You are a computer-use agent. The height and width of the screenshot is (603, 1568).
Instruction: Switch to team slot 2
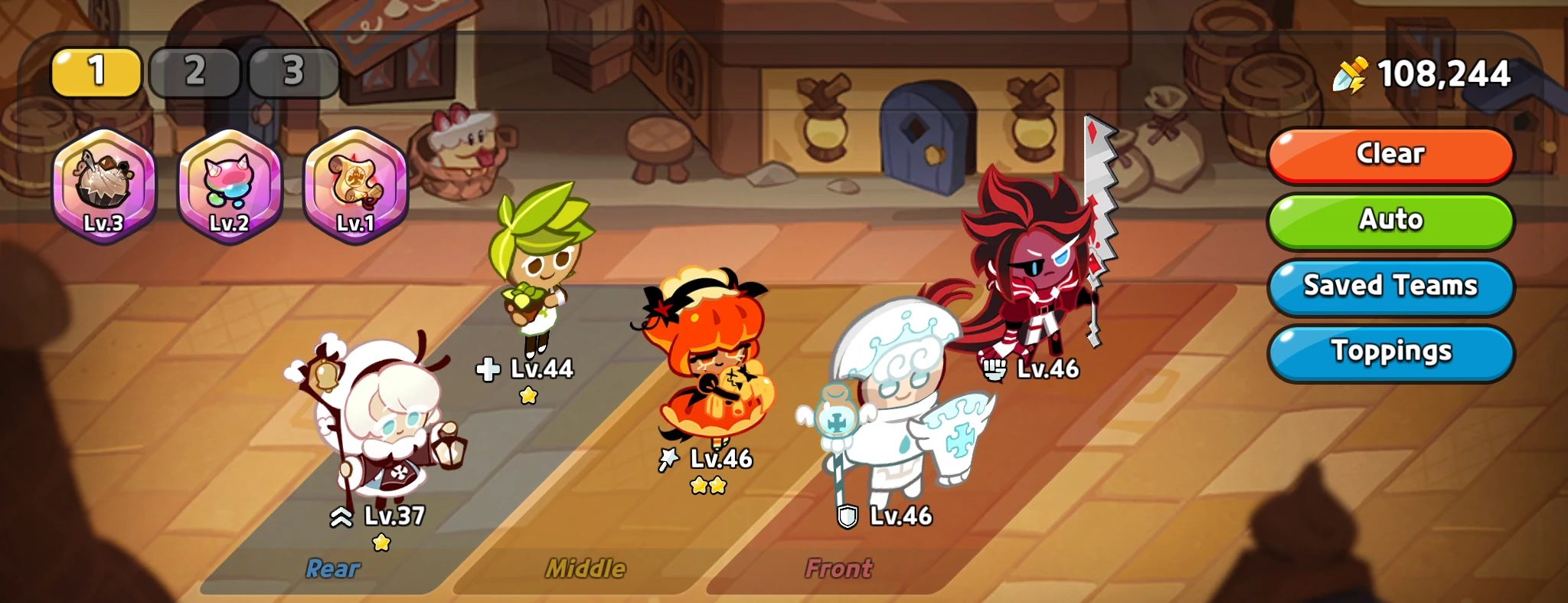(x=194, y=73)
